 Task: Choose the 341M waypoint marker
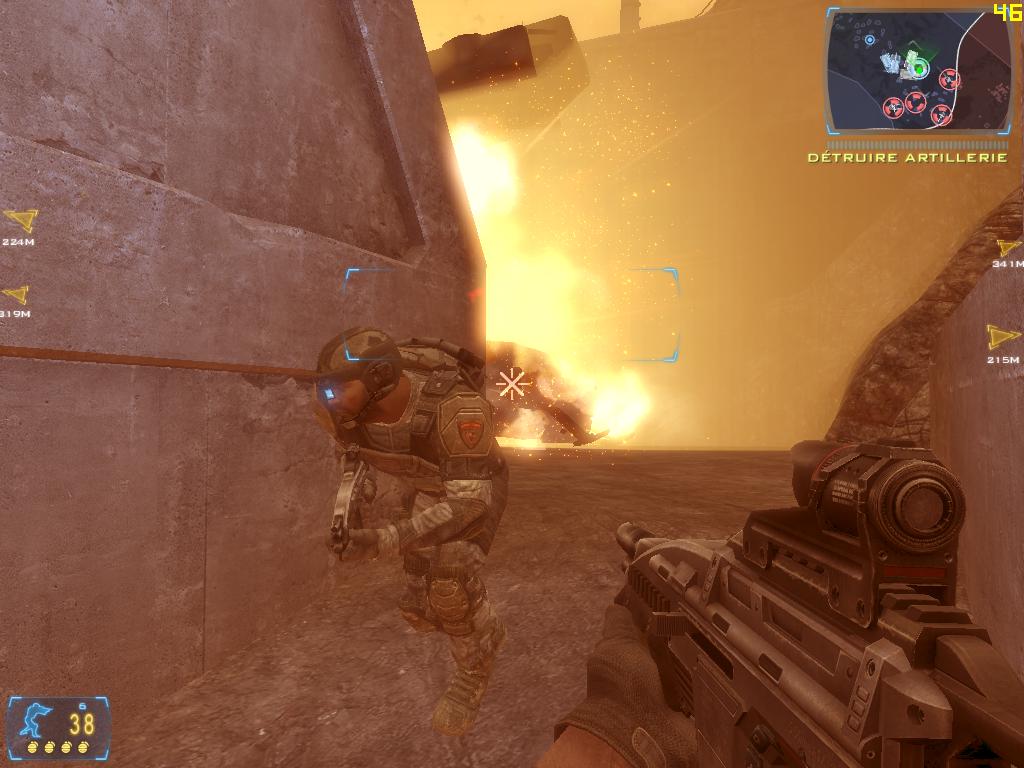click(1008, 248)
